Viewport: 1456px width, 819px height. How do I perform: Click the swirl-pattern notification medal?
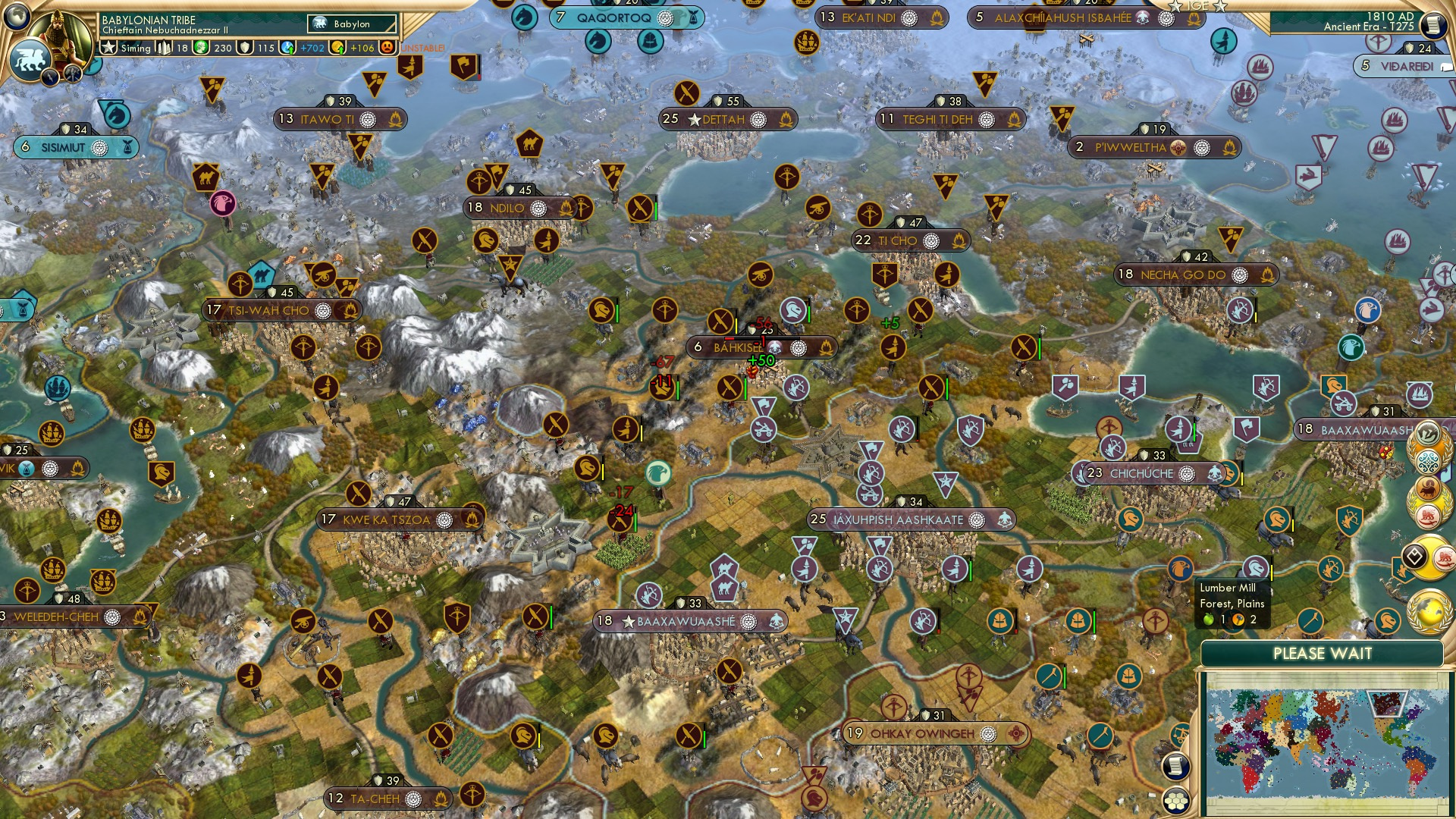point(1429,460)
